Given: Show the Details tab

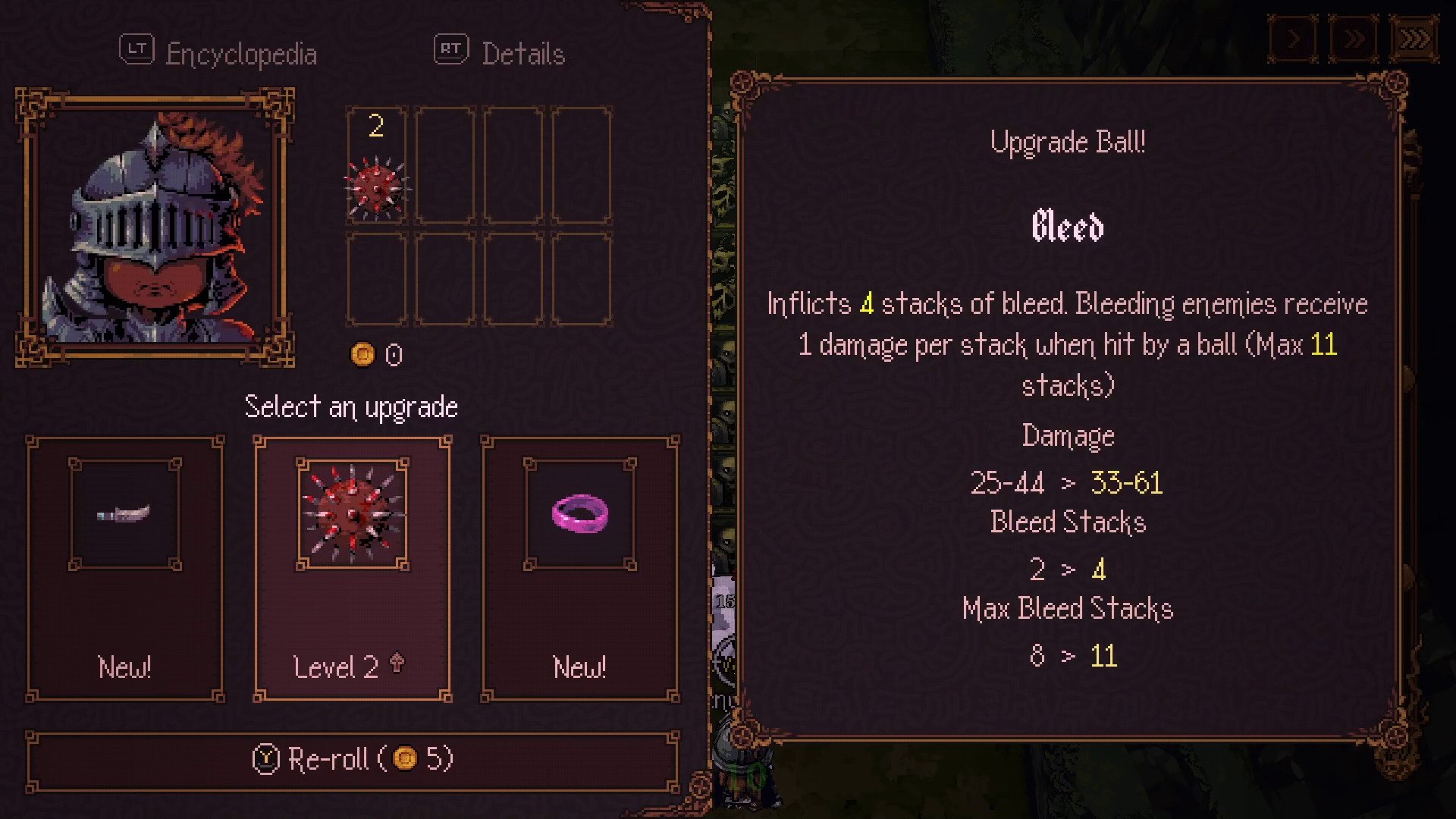Looking at the screenshot, I should 500,53.
